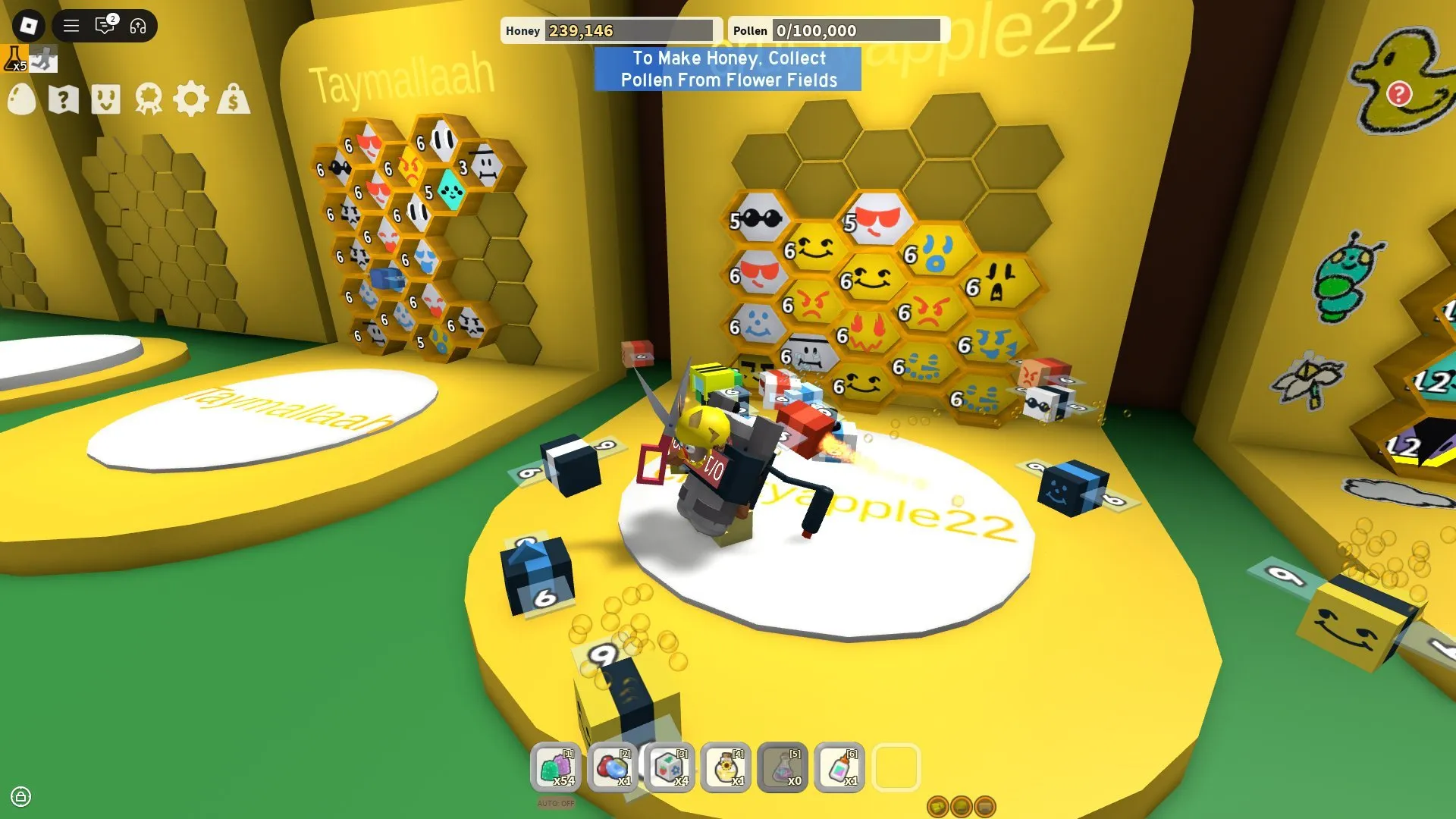Viewport: 1456px width, 819px height.
Task: Open the settings gear
Action: pyautogui.click(x=192, y=99)
